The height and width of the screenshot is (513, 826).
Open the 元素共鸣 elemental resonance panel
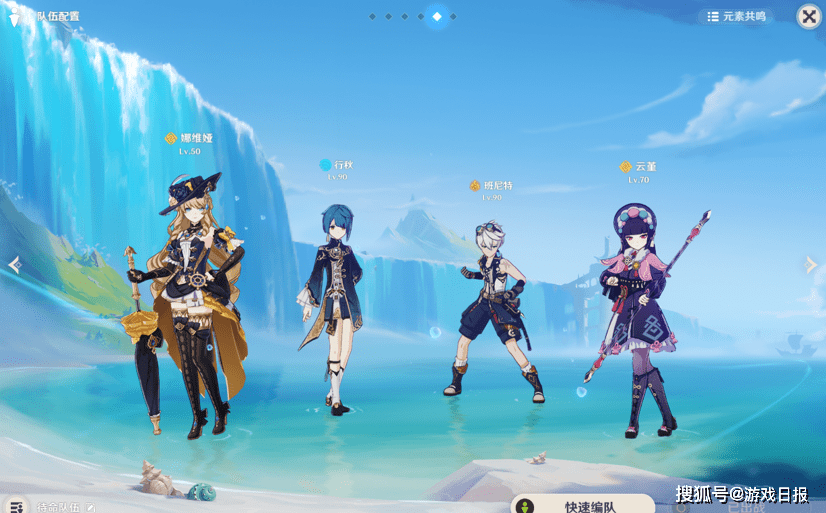(736, 16)
